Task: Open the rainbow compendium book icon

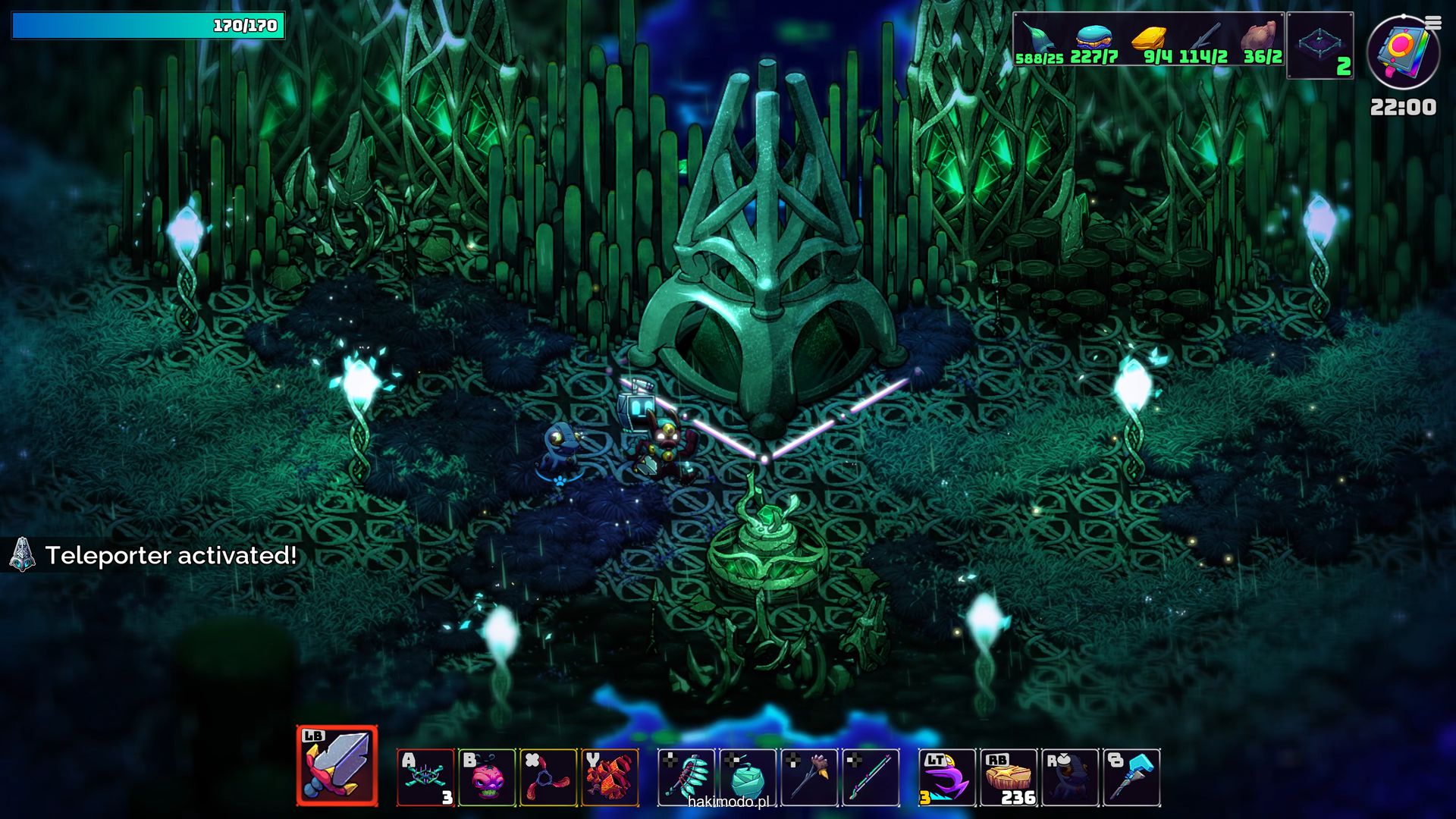Action: 1401,53
